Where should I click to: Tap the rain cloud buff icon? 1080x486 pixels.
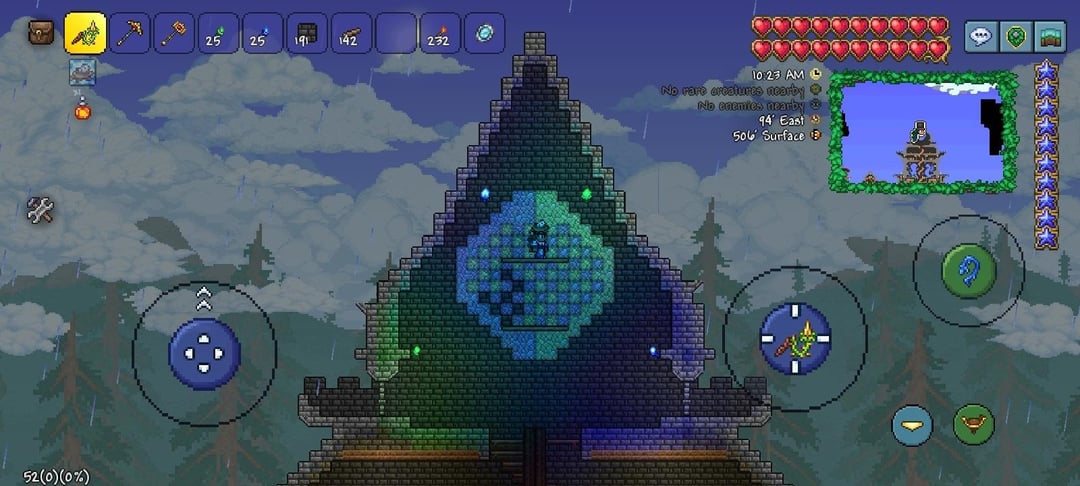82,71
